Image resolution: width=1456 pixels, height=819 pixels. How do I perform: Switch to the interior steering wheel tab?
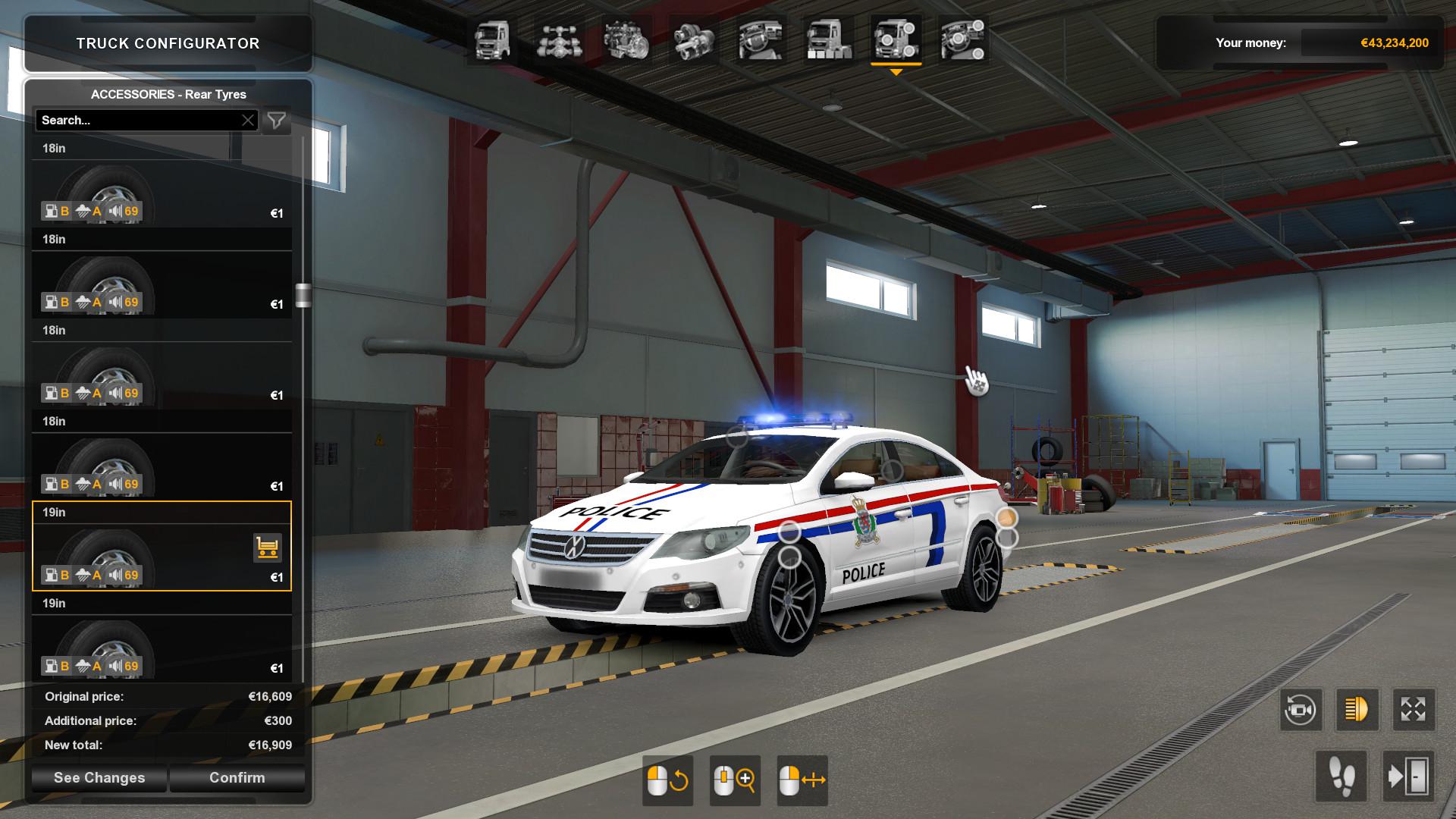[761, 40]
